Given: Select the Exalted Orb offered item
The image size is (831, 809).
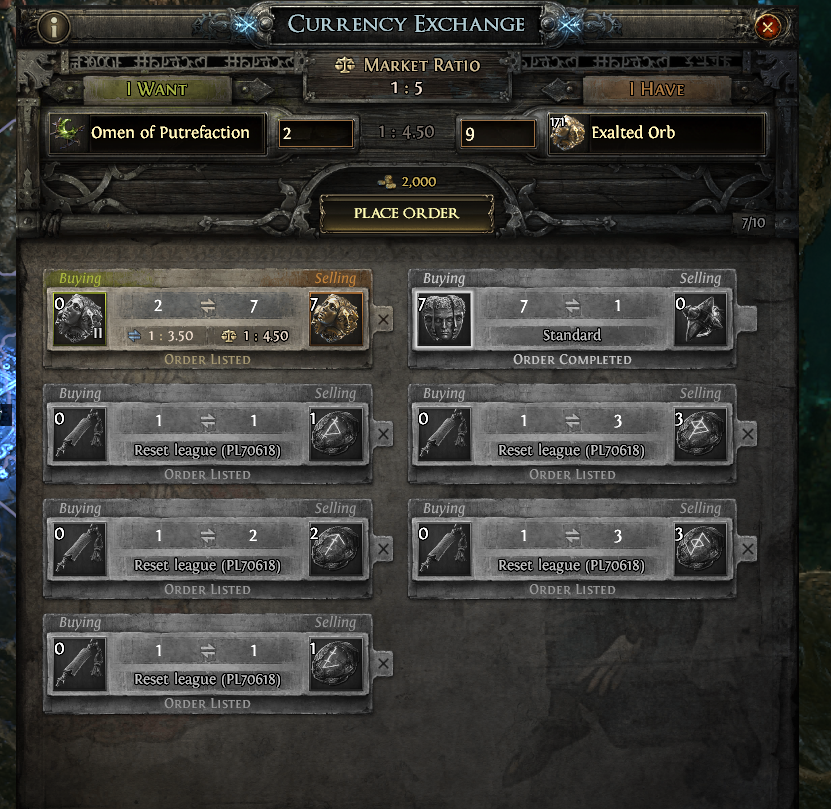Looking at the screenshot, I should point(656,133).
